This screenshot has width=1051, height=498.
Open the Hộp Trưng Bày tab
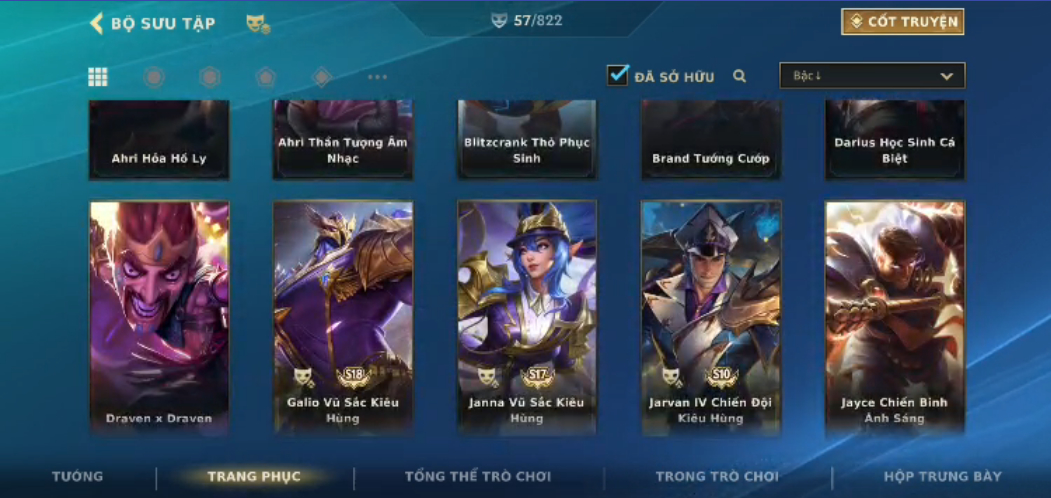[x=942, y=477]
